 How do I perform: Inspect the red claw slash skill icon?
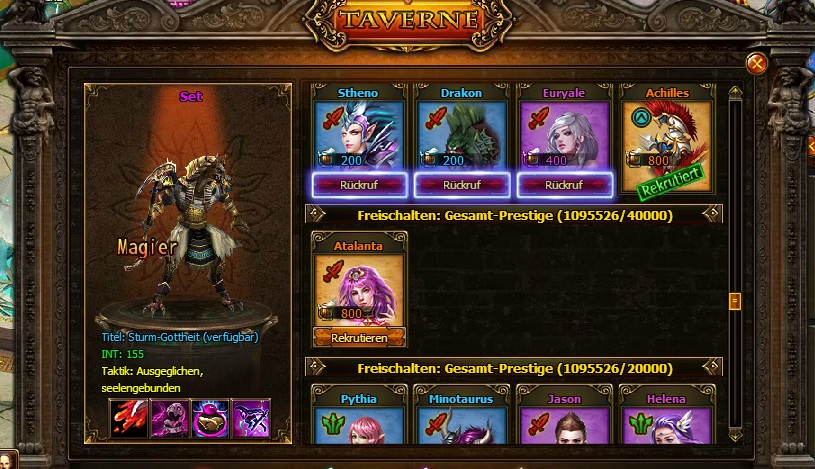[x=130, y=418]
